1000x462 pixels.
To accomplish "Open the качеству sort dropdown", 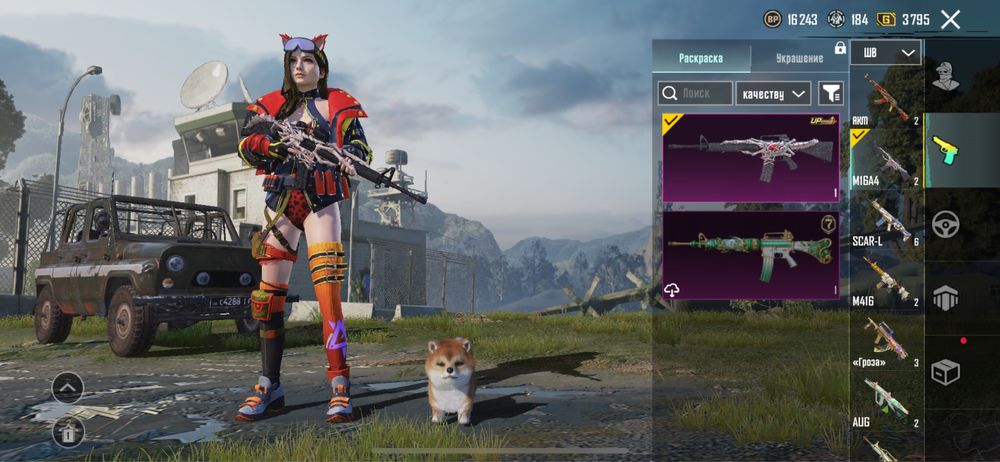I will pos(773,93).
